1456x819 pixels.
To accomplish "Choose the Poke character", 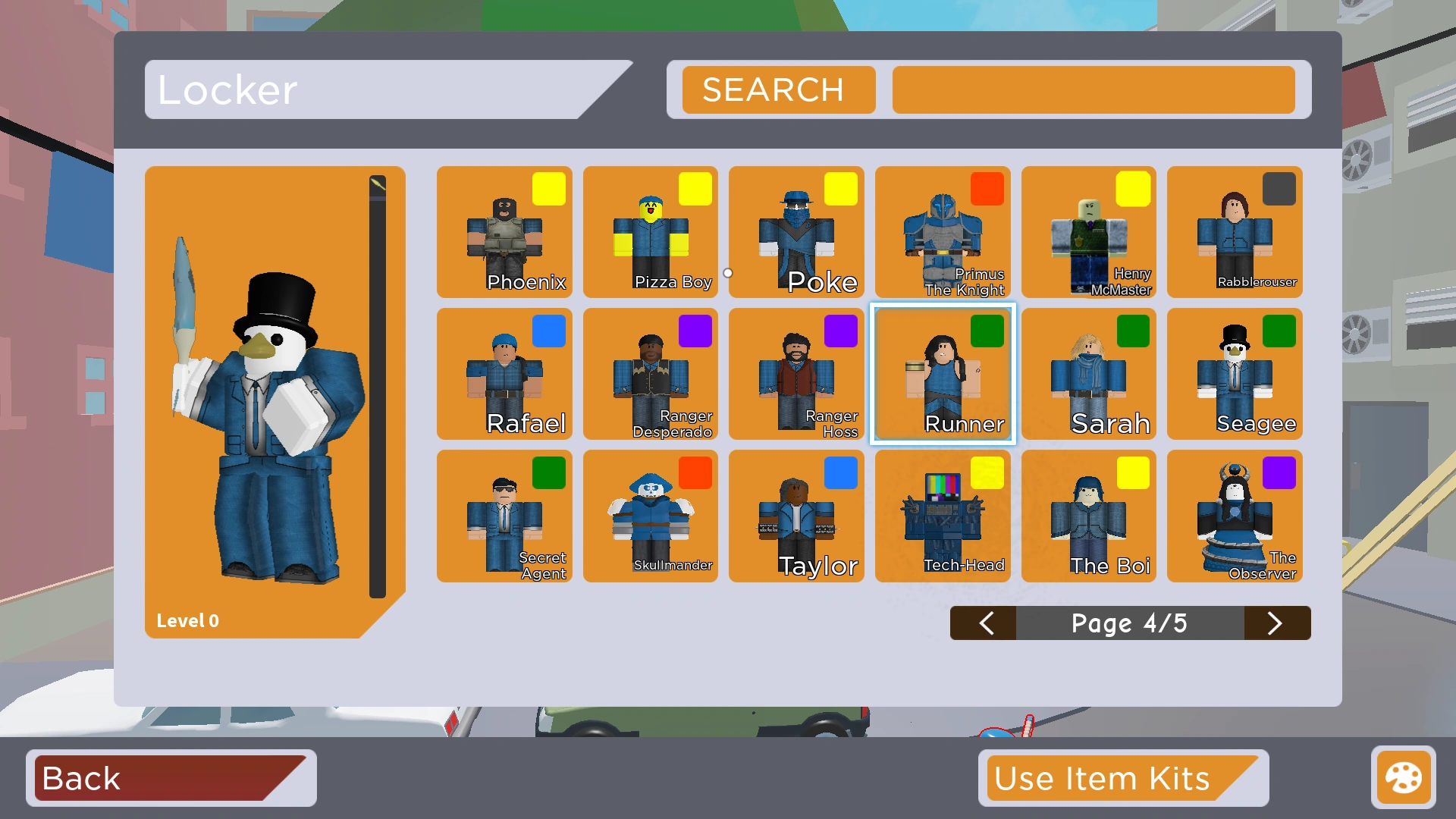I will [x=795, y=235].
